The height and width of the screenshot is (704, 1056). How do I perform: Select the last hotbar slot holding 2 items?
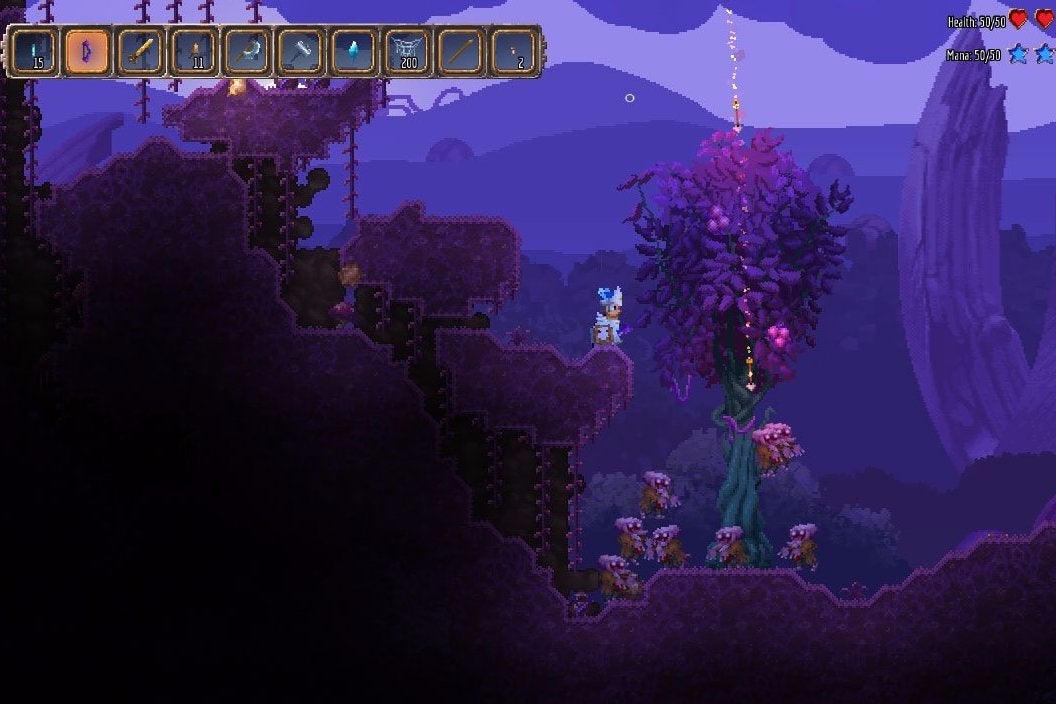[513, 52]
